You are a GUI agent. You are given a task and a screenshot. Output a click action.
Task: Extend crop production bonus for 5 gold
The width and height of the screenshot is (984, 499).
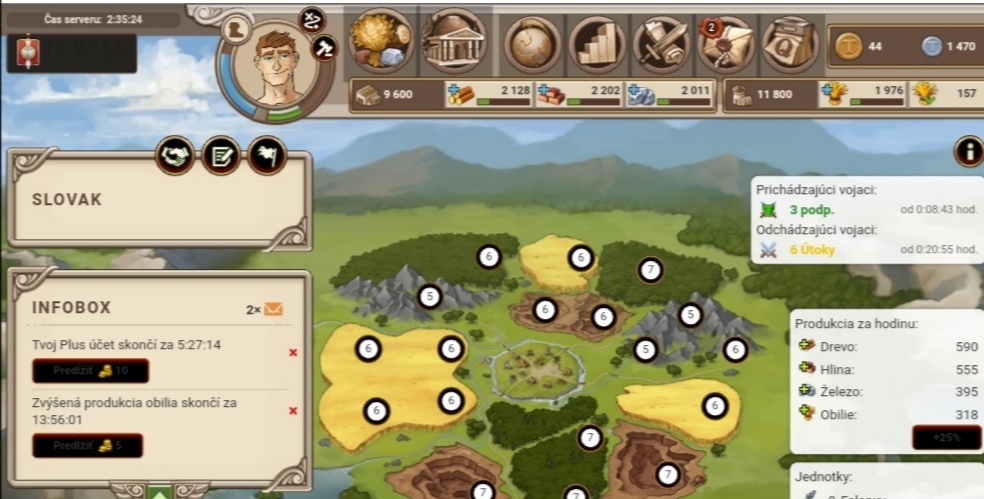coord(87,445)
